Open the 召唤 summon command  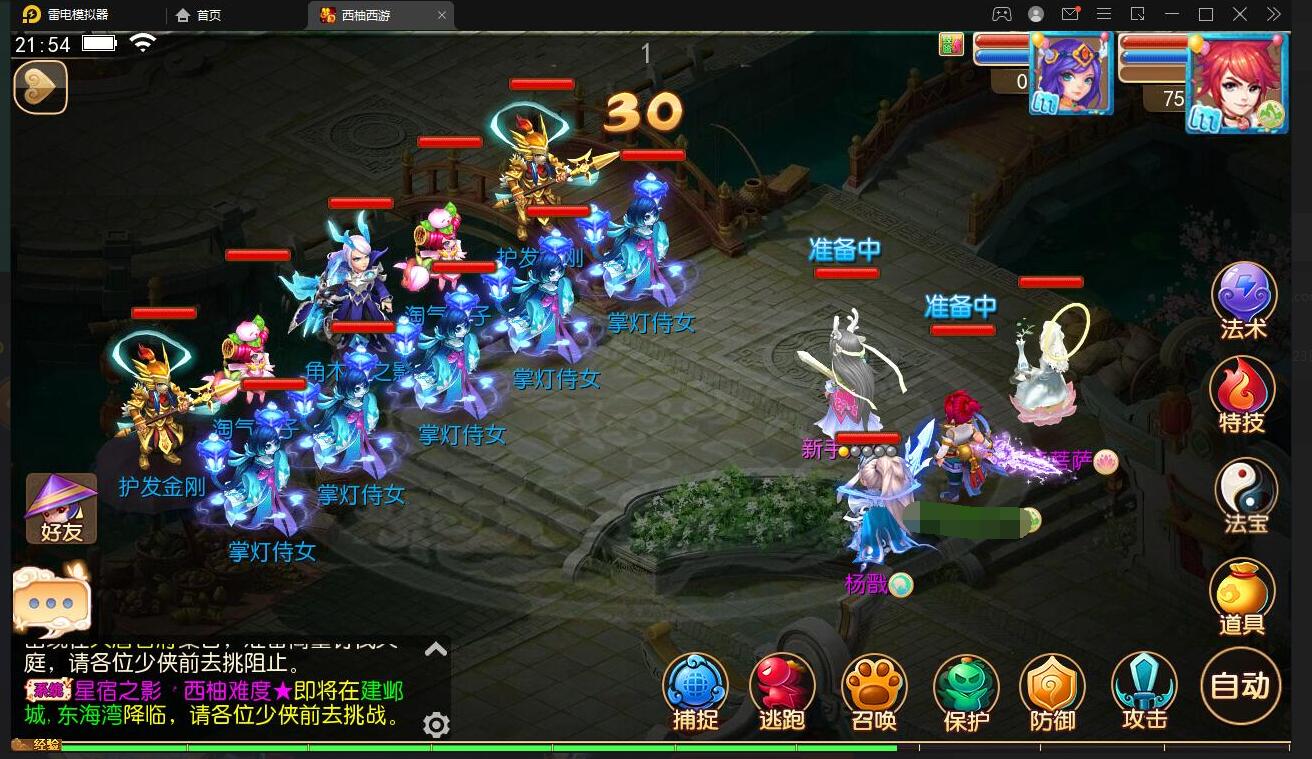point(874,691)
